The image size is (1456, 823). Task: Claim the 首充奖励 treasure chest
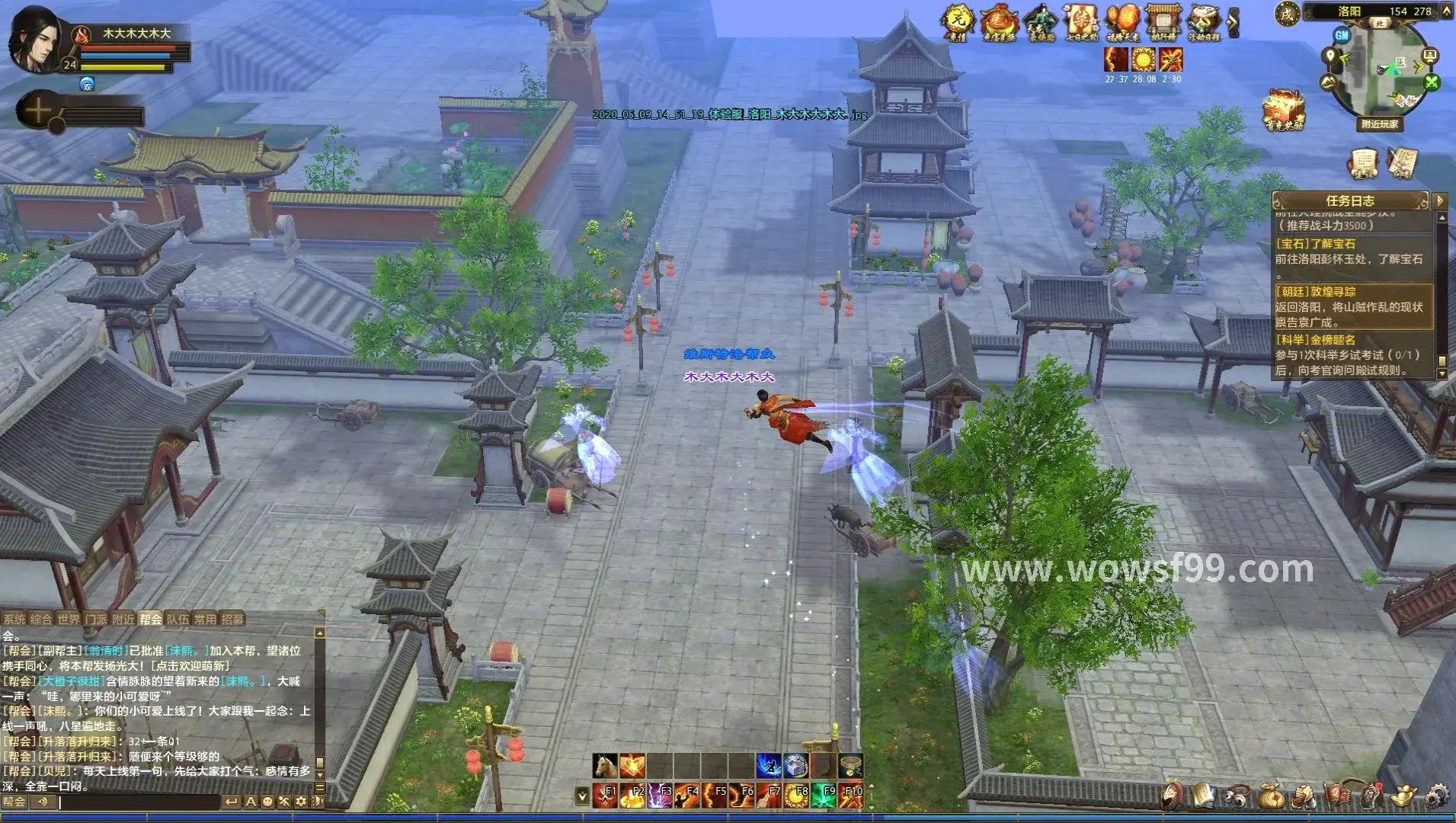click(1284, 110)
